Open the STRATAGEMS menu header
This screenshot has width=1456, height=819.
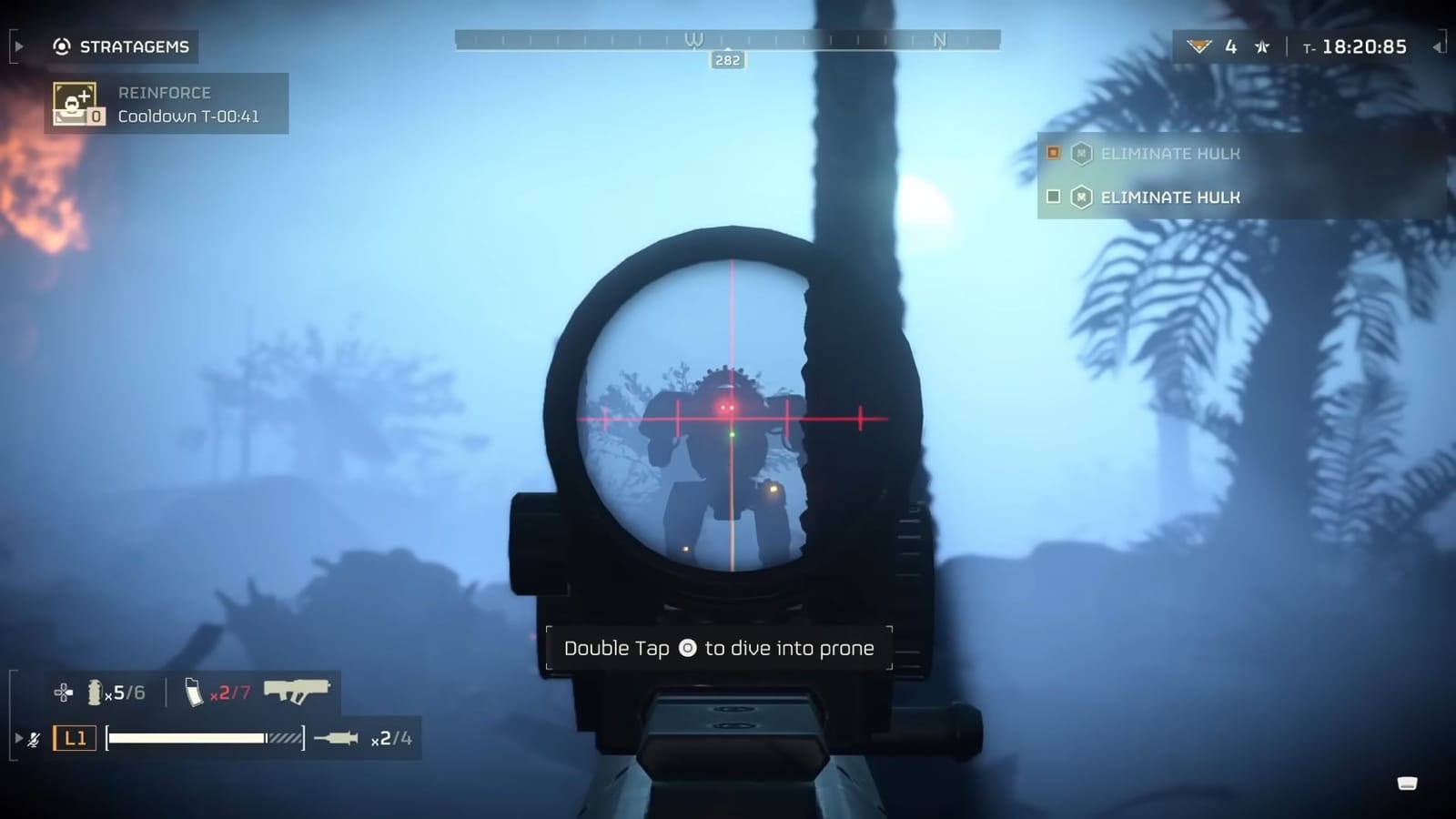pyautogui.click(x=134, y=46)
